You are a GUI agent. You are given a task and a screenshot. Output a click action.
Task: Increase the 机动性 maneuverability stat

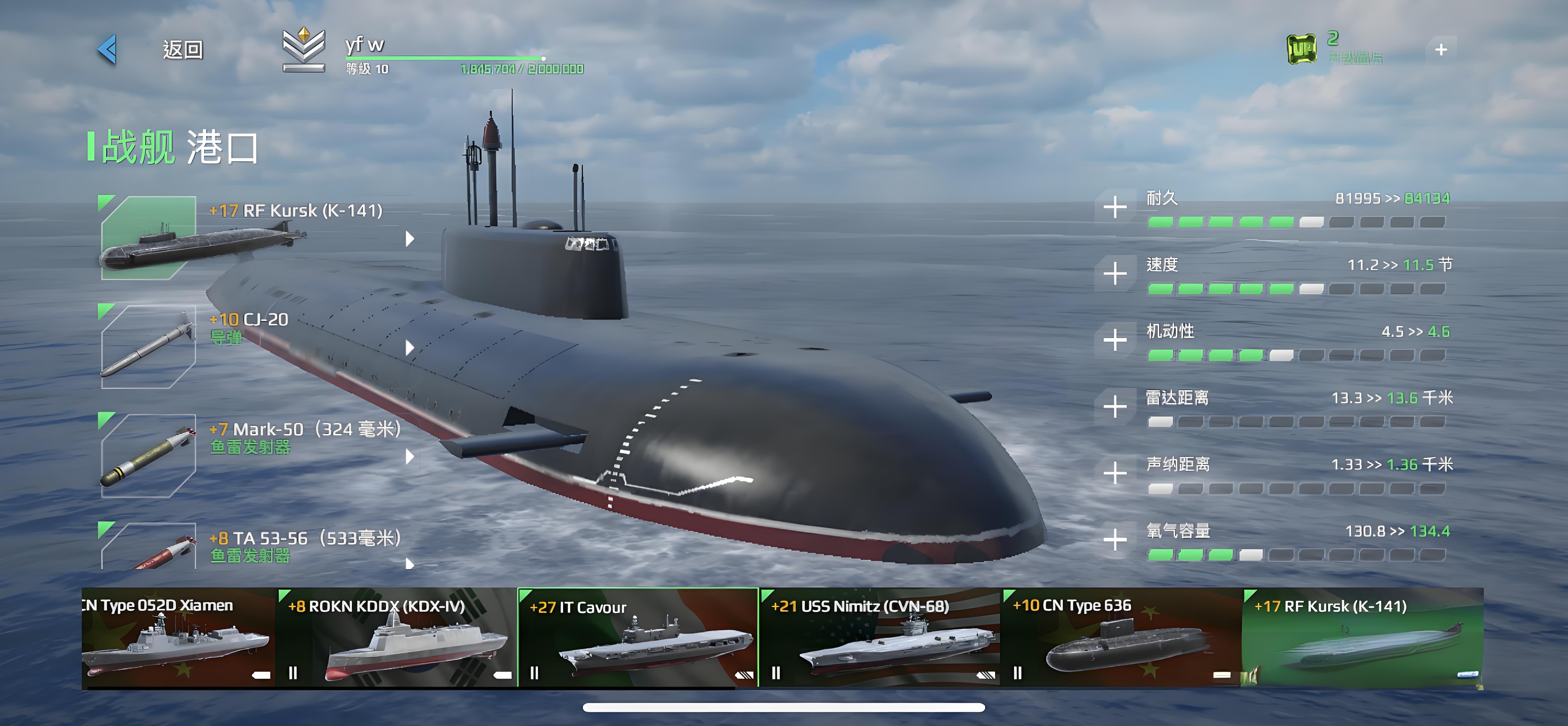click(x=1114, y=340)
